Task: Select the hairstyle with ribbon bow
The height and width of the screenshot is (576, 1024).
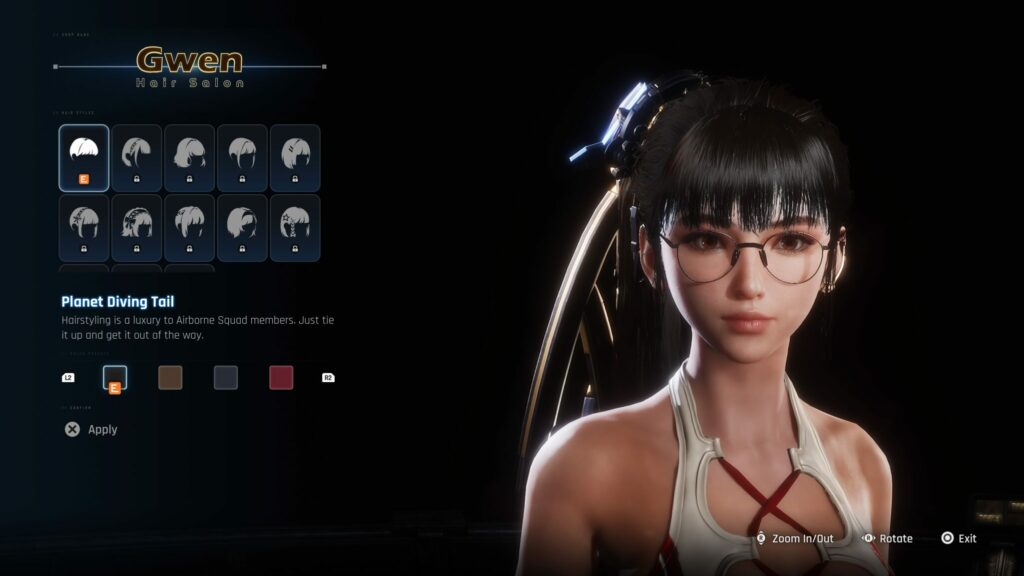Action: click(x=137, y=227)
